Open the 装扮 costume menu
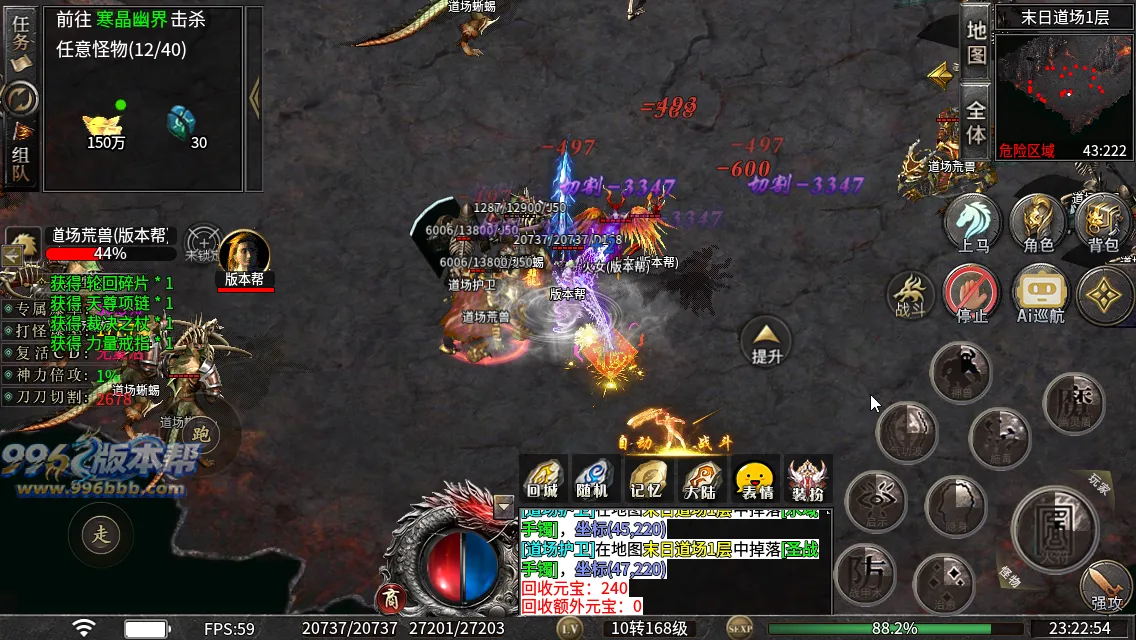 pos(807,478)
